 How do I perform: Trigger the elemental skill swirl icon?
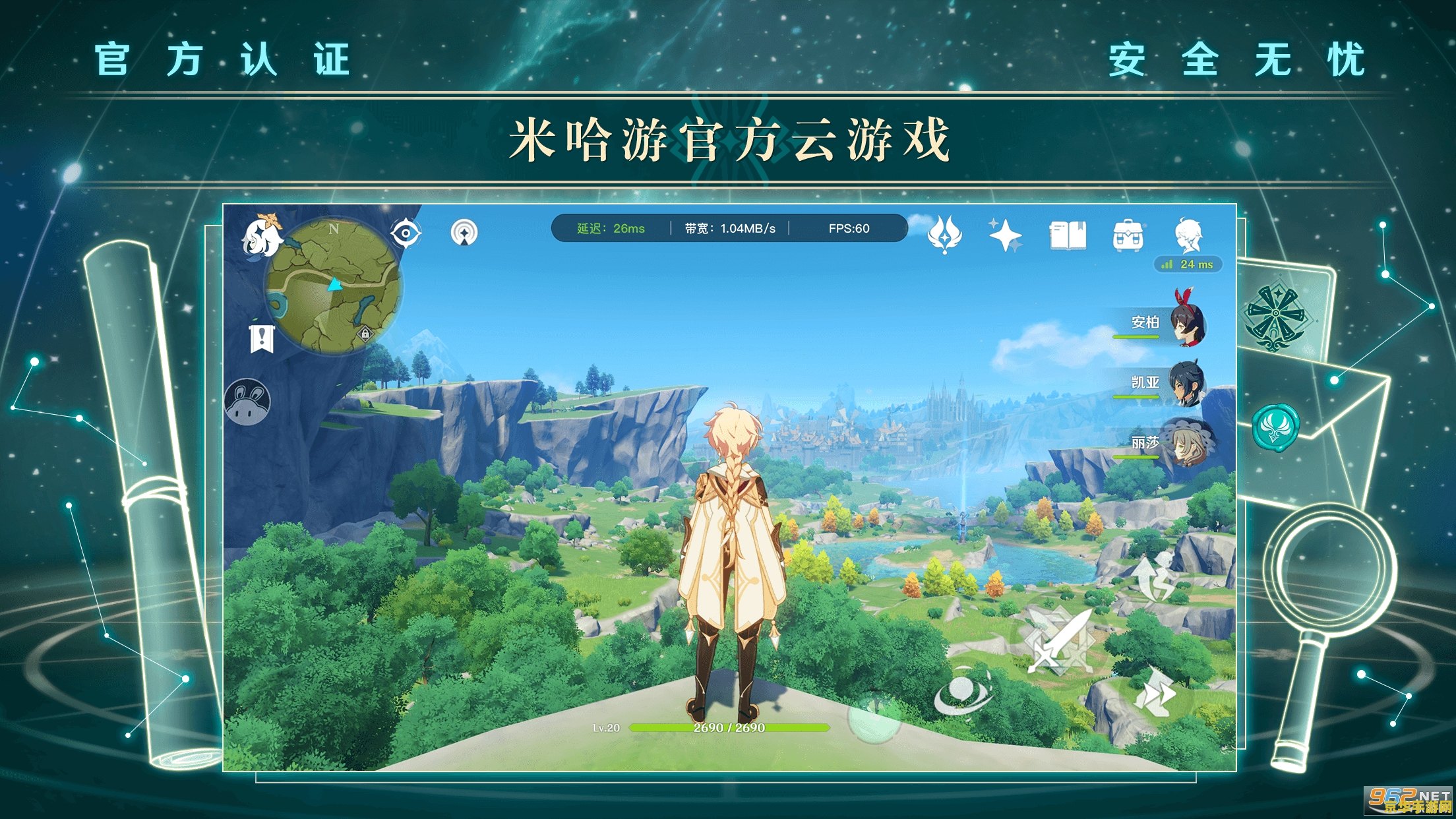tap(963, 690)
